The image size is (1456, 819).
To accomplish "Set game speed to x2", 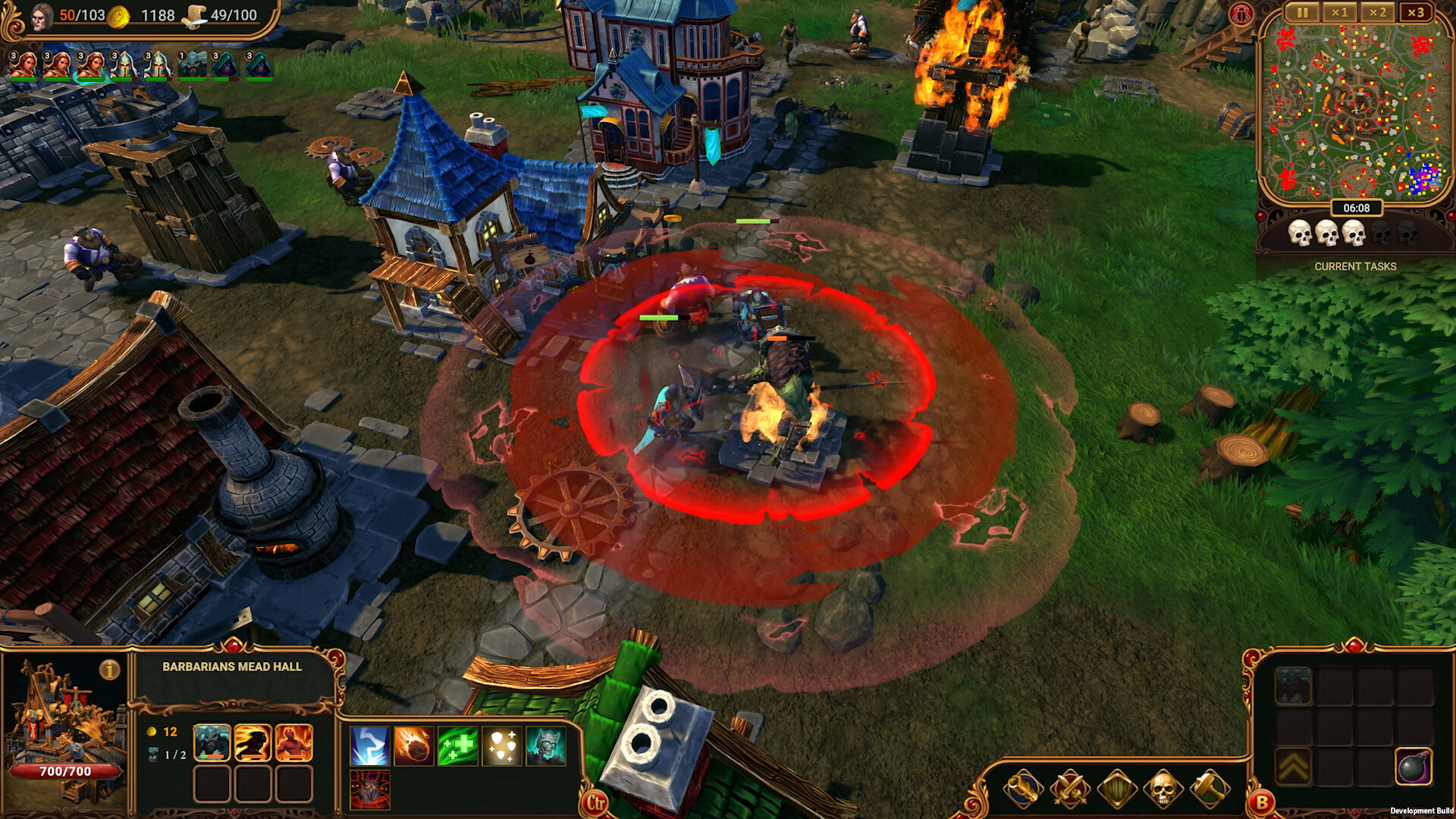I will pyautogui.click(x=1377, y=13).
